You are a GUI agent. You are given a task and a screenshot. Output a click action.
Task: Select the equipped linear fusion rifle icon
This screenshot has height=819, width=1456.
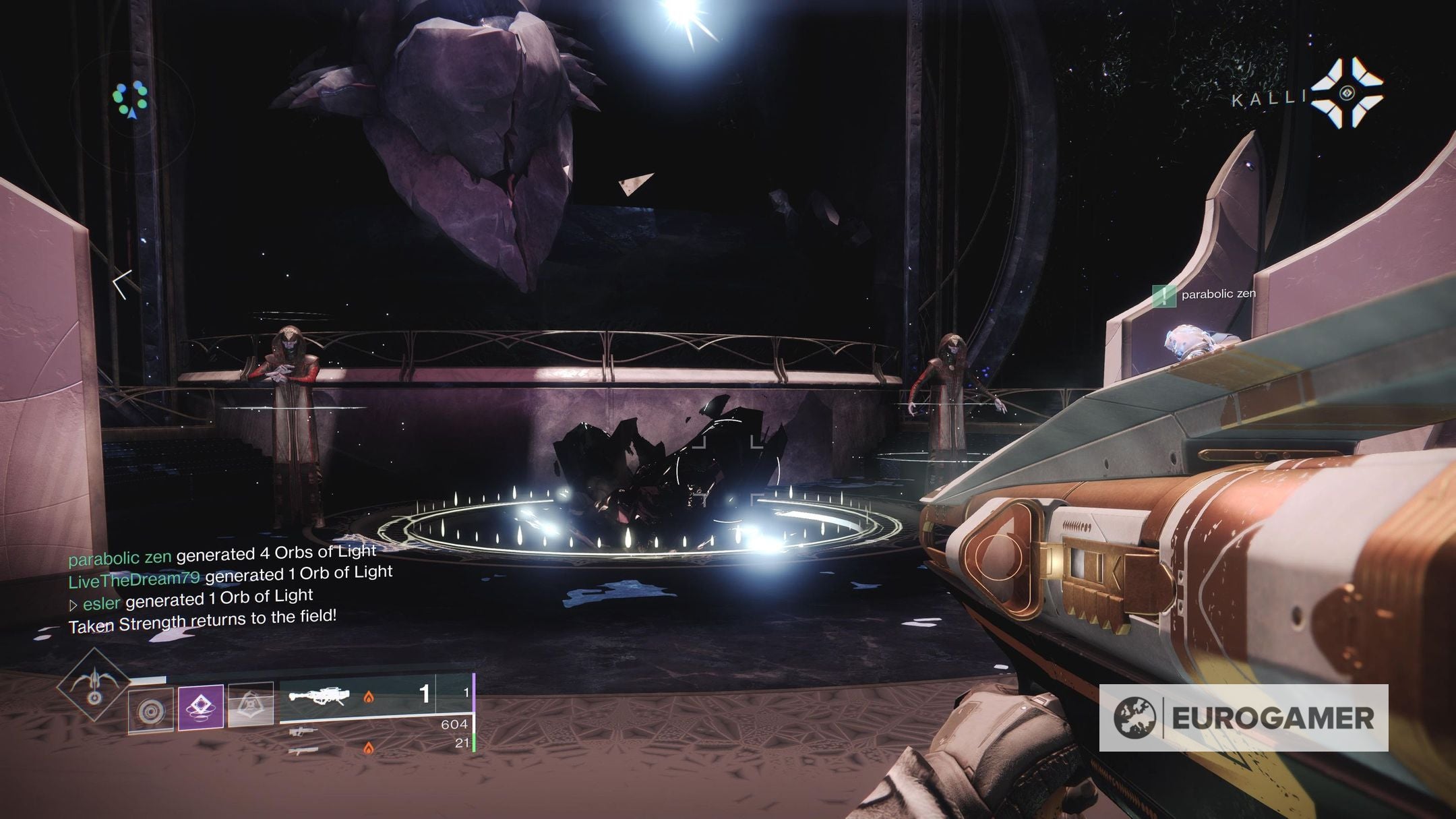pos(320,696)
